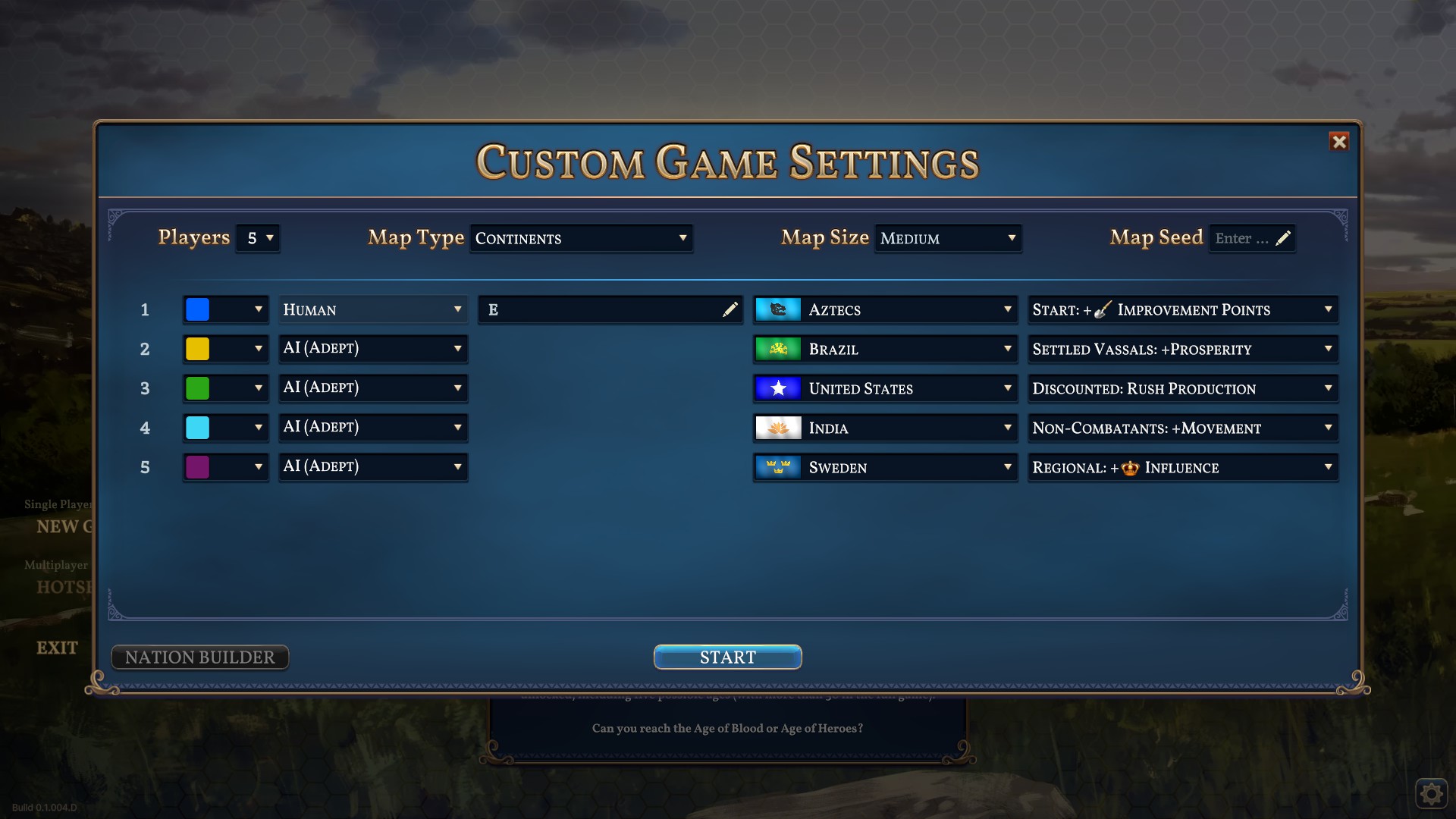Click the pencil icon to edit player name
The height and width of the screenshot is (819, 1456).
[x=730, y=309]
